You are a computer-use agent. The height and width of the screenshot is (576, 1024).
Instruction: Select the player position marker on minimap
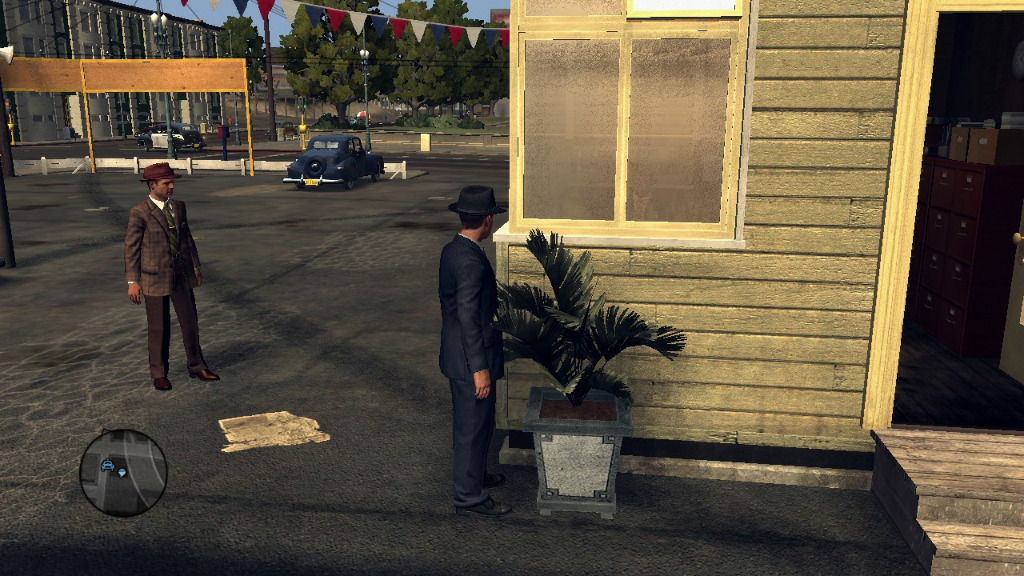(122, 471)
